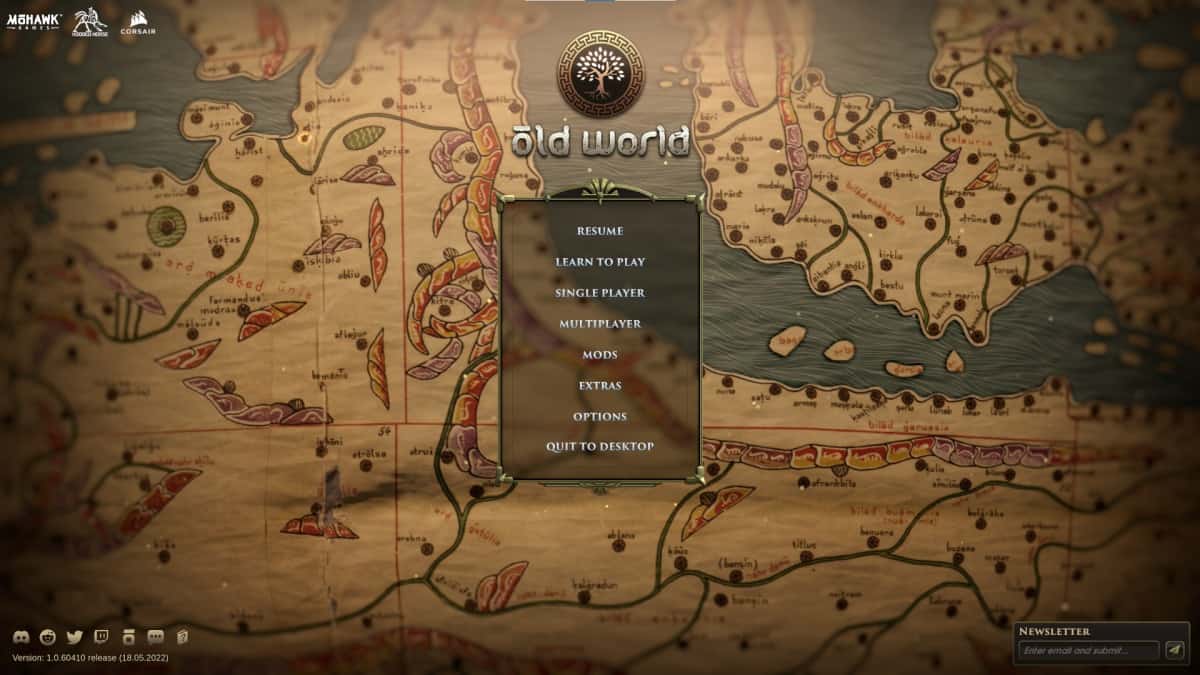
Task: Click Quit to Desktop
Action: point(600,447)
